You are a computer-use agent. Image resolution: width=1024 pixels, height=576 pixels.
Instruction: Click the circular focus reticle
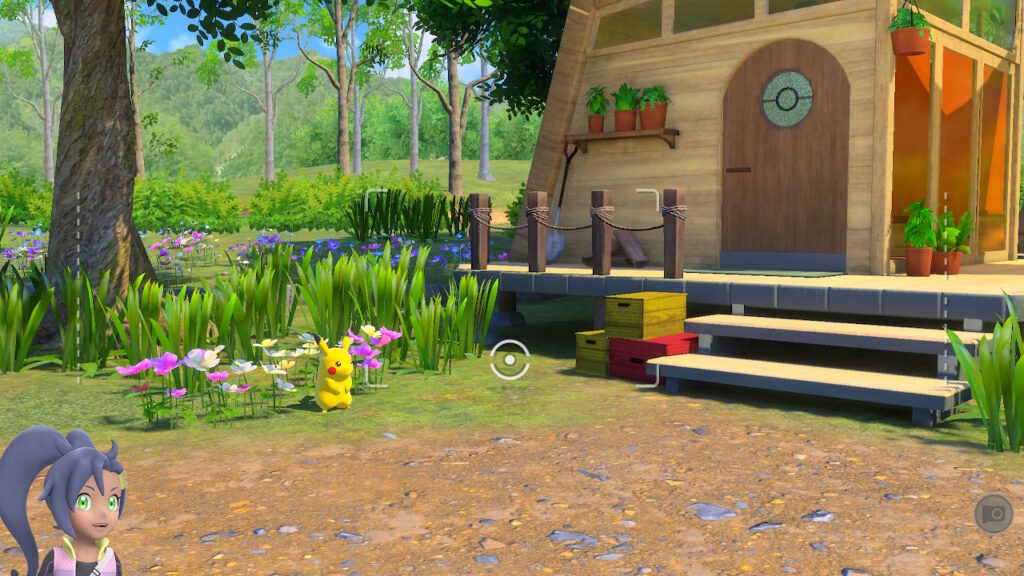point(509,360)
